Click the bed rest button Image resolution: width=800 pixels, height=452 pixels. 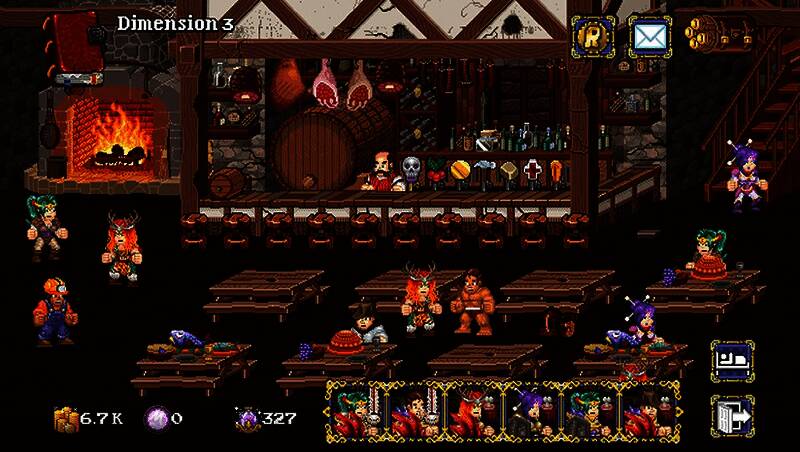point(731,360)
